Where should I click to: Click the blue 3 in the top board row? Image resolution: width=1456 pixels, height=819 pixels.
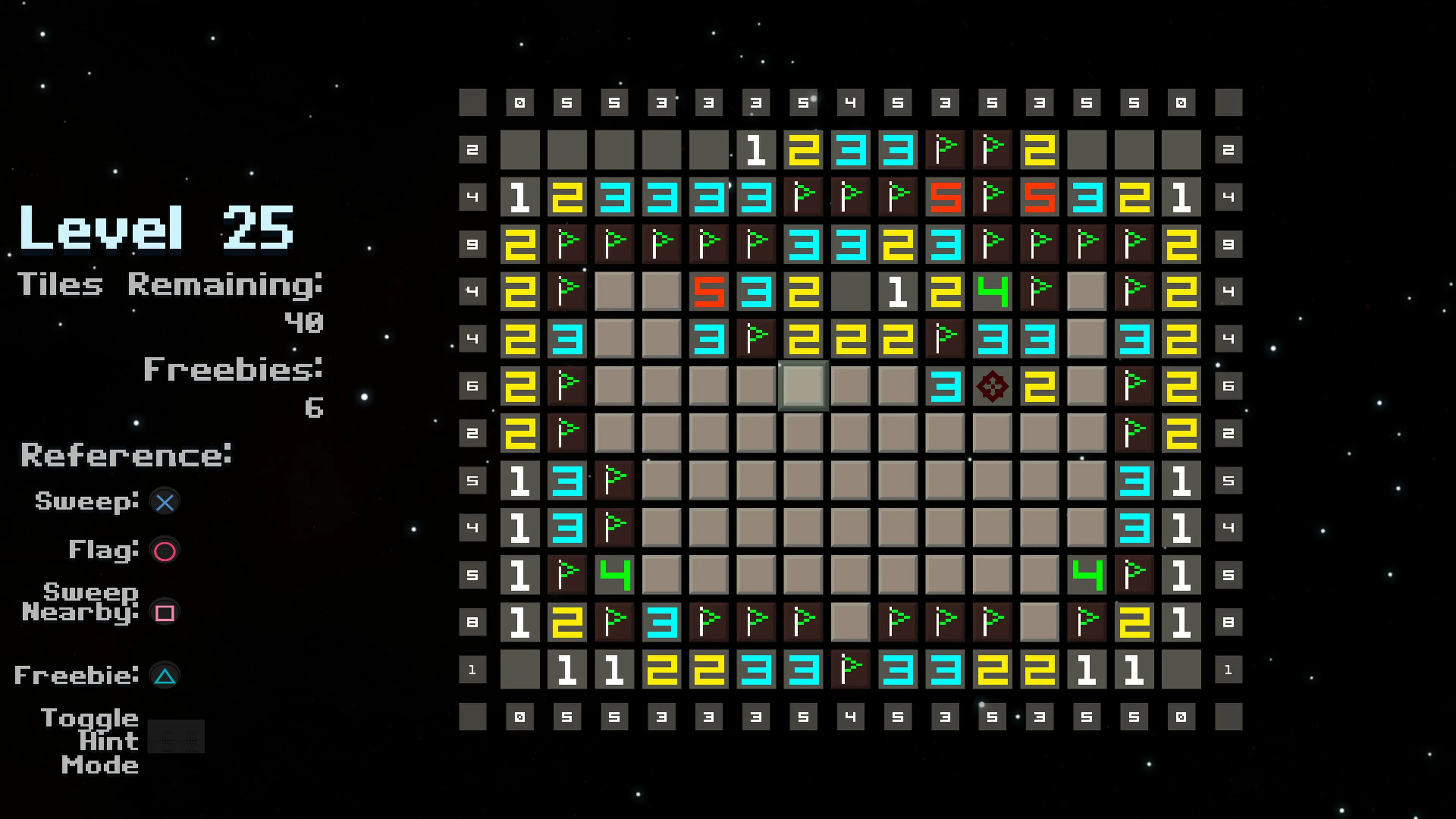850,150
